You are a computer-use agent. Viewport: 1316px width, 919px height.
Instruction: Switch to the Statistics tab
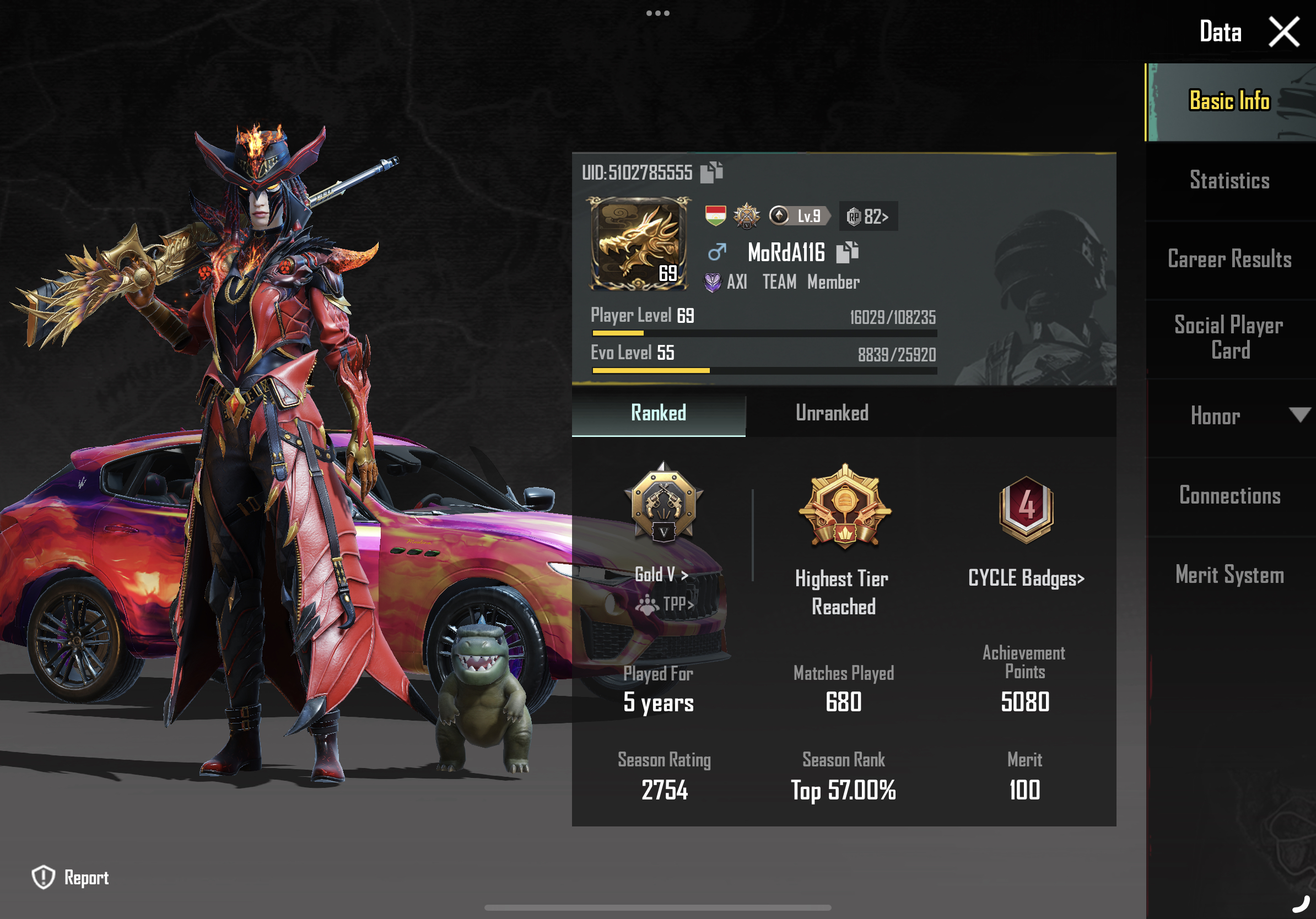(1229, 181)
